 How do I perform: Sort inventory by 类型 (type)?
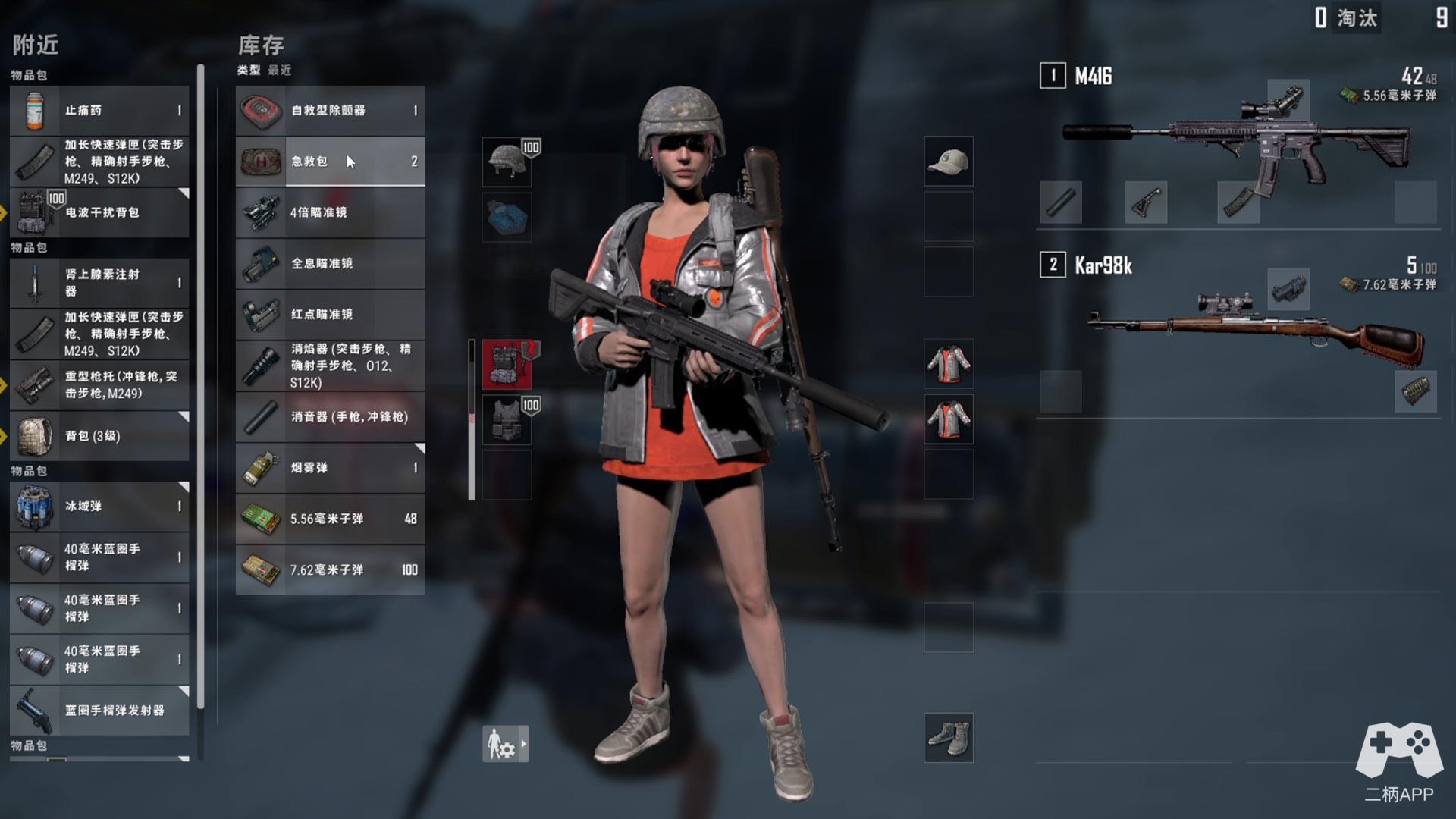point(248,71)
